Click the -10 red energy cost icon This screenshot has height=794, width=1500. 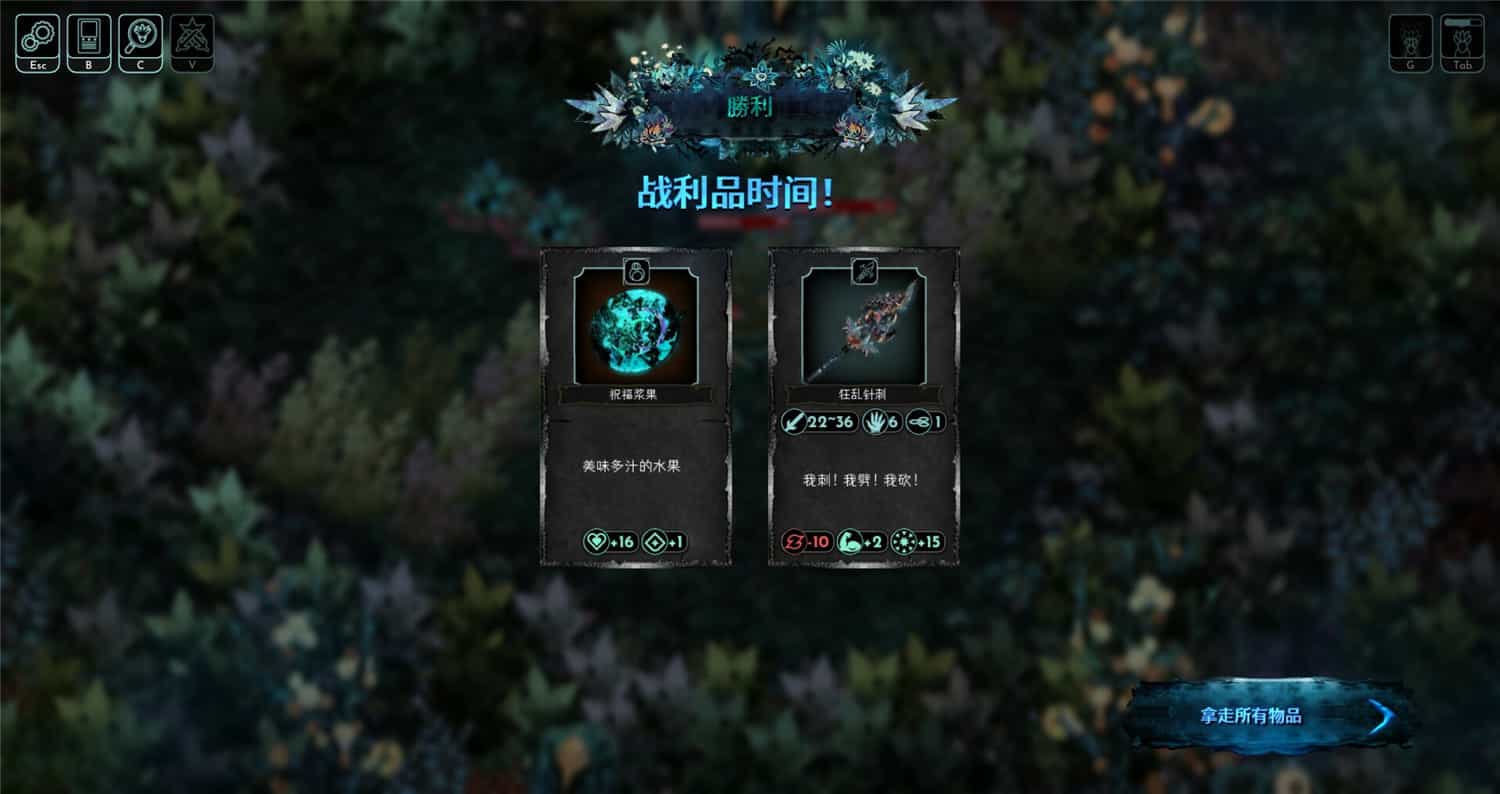[795, 542]
